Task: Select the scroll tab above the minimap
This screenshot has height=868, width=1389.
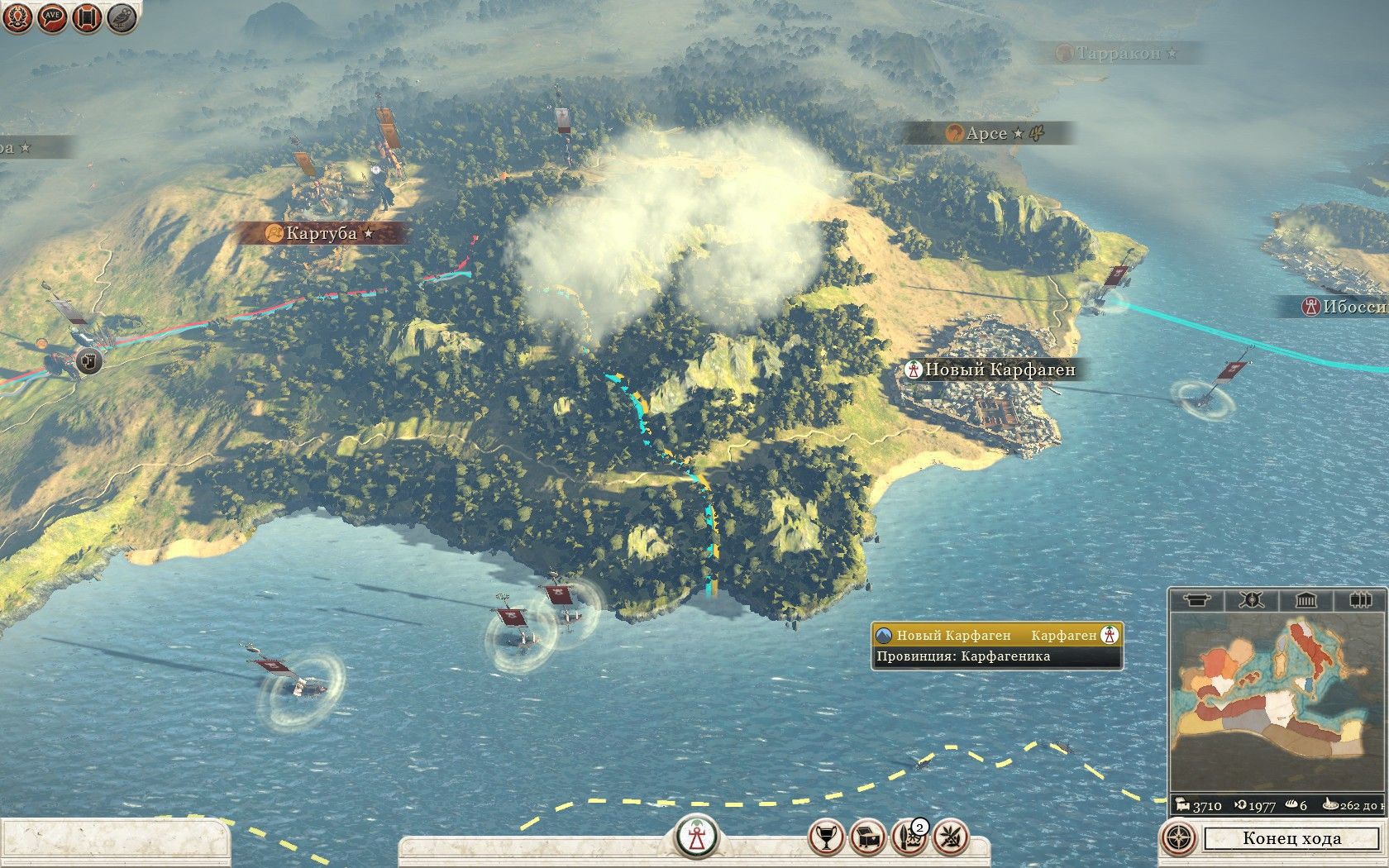Action: 1196,599
